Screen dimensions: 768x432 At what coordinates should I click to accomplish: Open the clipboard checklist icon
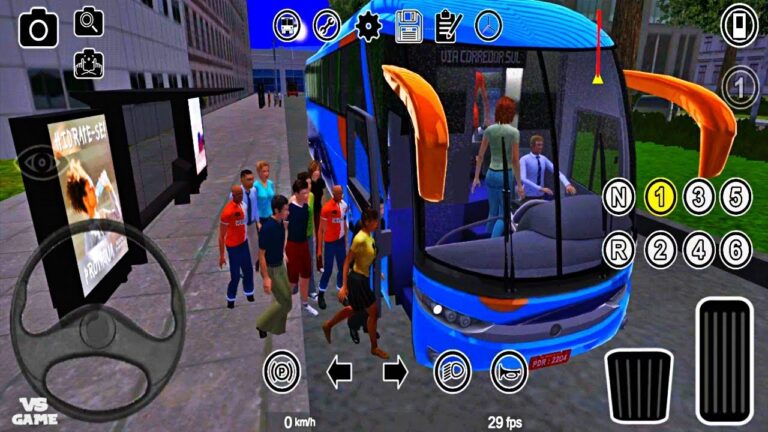click(x=448, y=25)
